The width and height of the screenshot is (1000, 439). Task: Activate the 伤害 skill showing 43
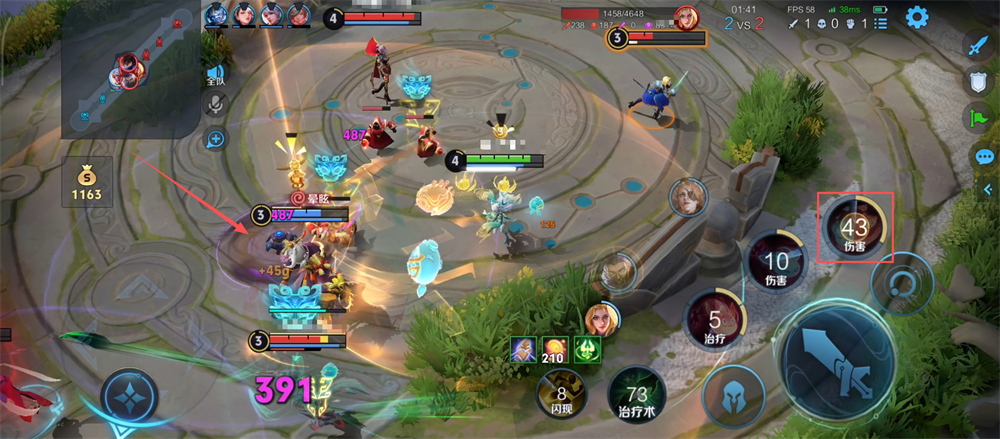[x=855, y=226]
